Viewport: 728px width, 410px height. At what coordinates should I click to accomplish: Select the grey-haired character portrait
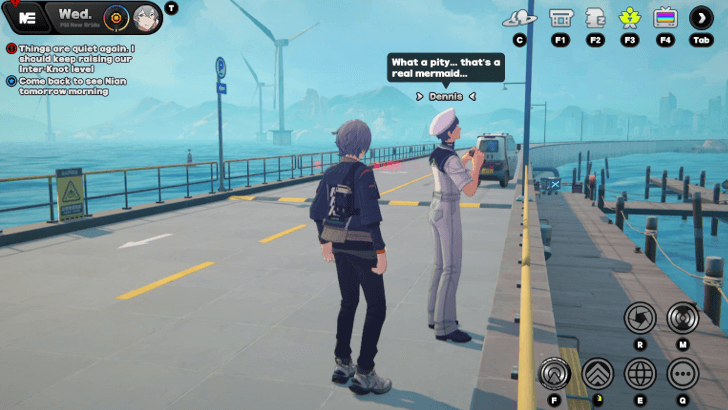(146, 17)
